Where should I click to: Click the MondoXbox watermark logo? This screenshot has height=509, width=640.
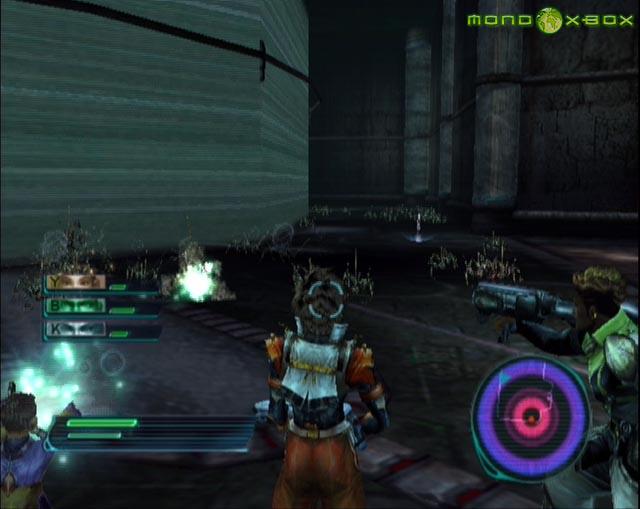pyautogui.click(x=549, y=21)
